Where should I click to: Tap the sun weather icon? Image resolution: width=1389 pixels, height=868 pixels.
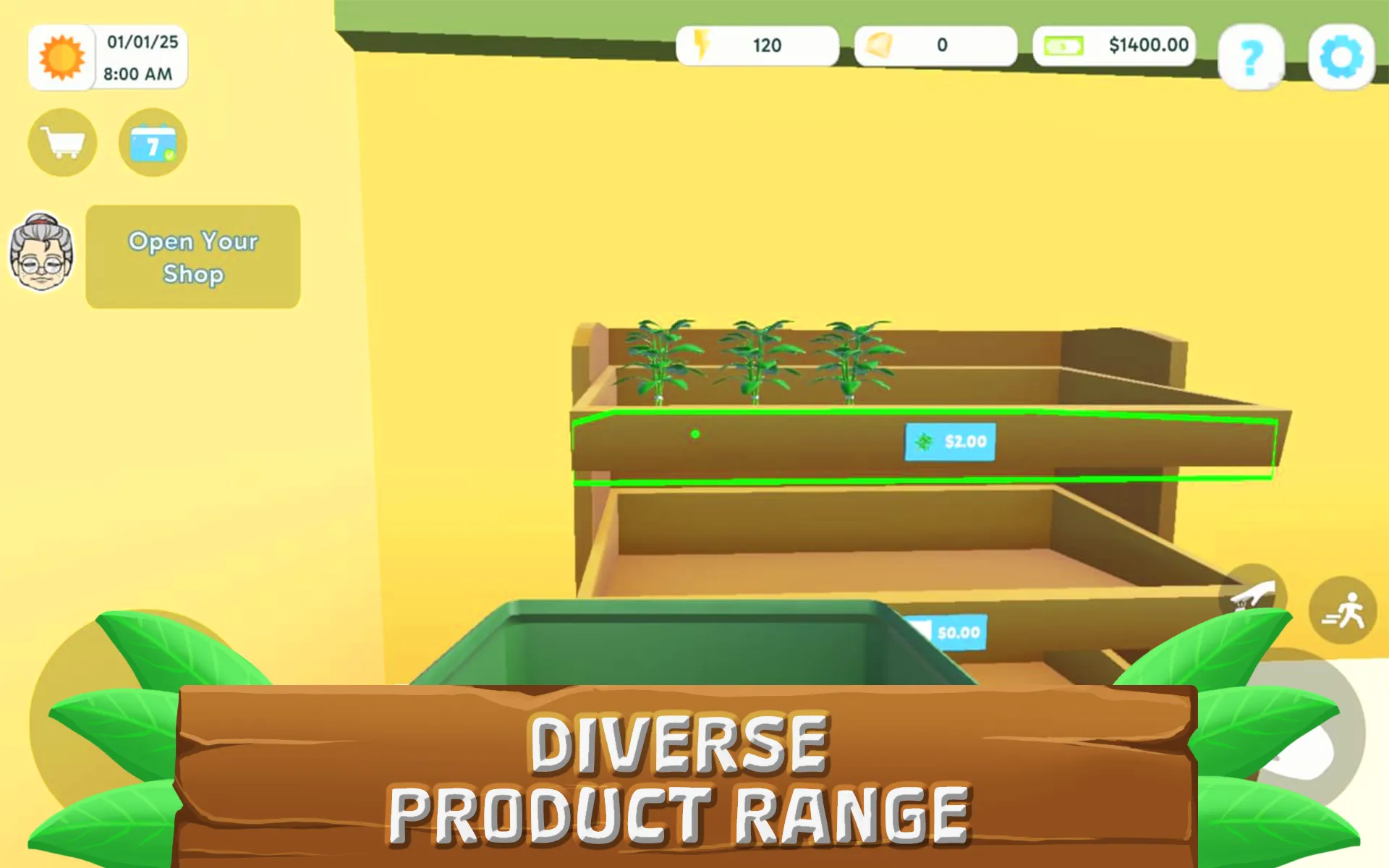pyautogui.click(x=61, y=58)
